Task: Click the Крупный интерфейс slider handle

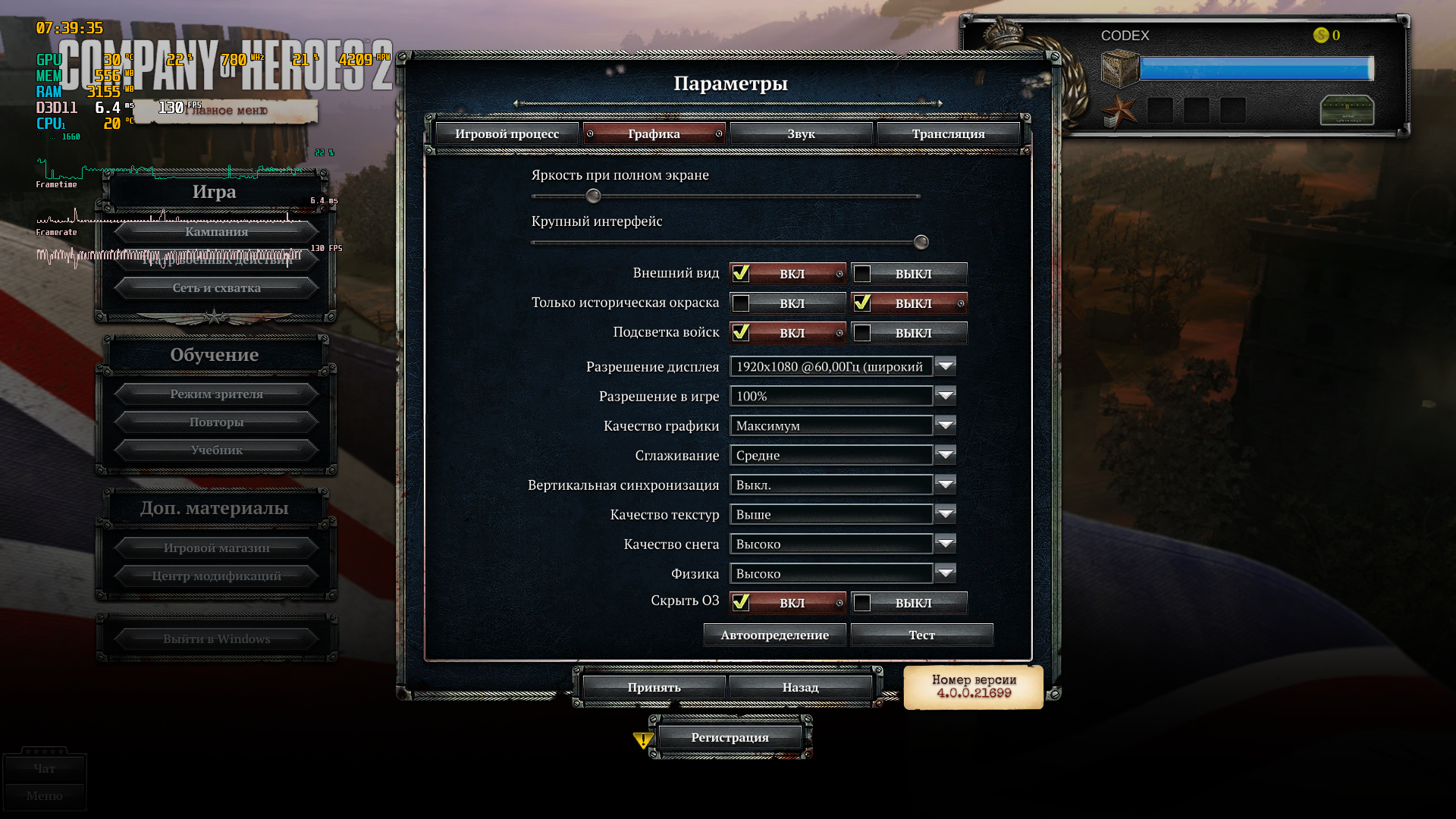Action: point(921,243)
